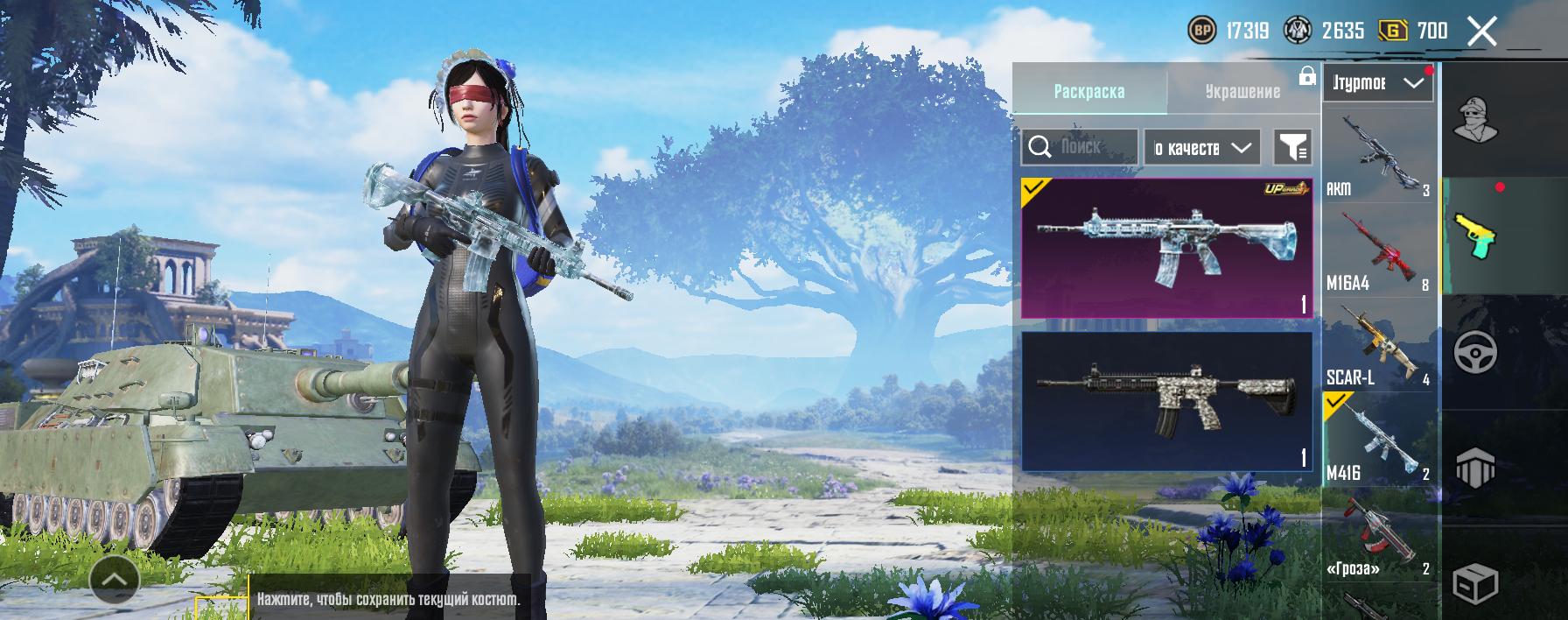Open the weapon type dropdown
This screenshot has width=1568, height=620.
coord(1377,83)
